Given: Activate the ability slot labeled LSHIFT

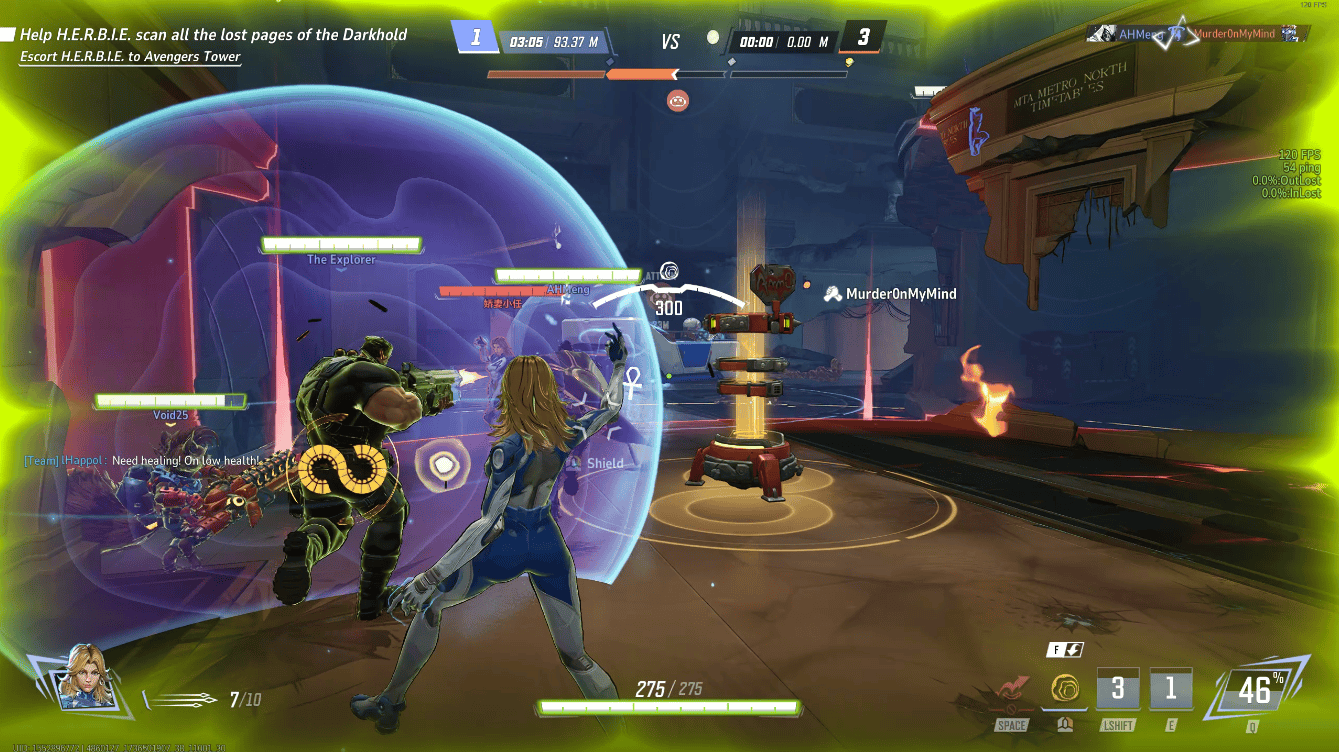Looking at the screenshot, I should coord(1117,690).
